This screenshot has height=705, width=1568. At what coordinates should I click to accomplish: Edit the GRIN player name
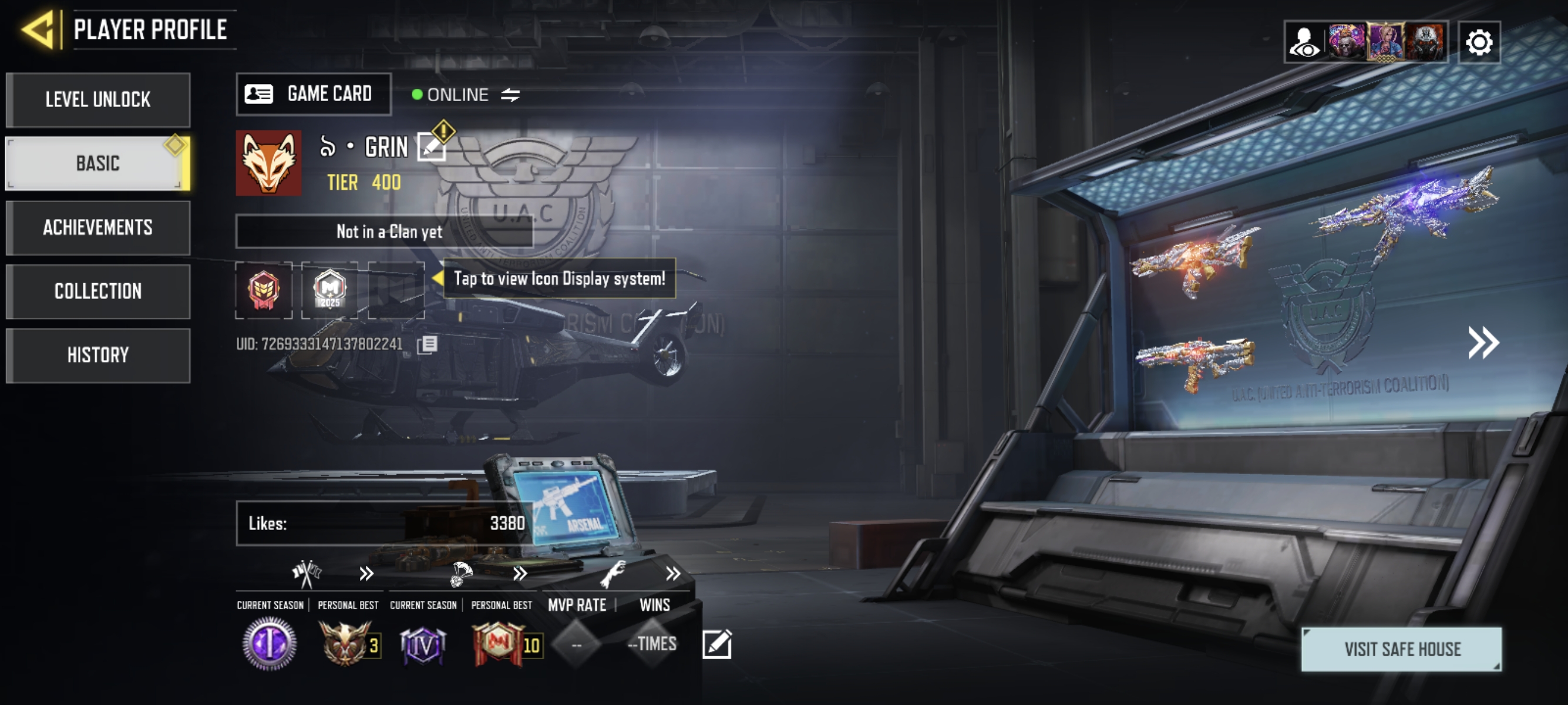(431, 147)
